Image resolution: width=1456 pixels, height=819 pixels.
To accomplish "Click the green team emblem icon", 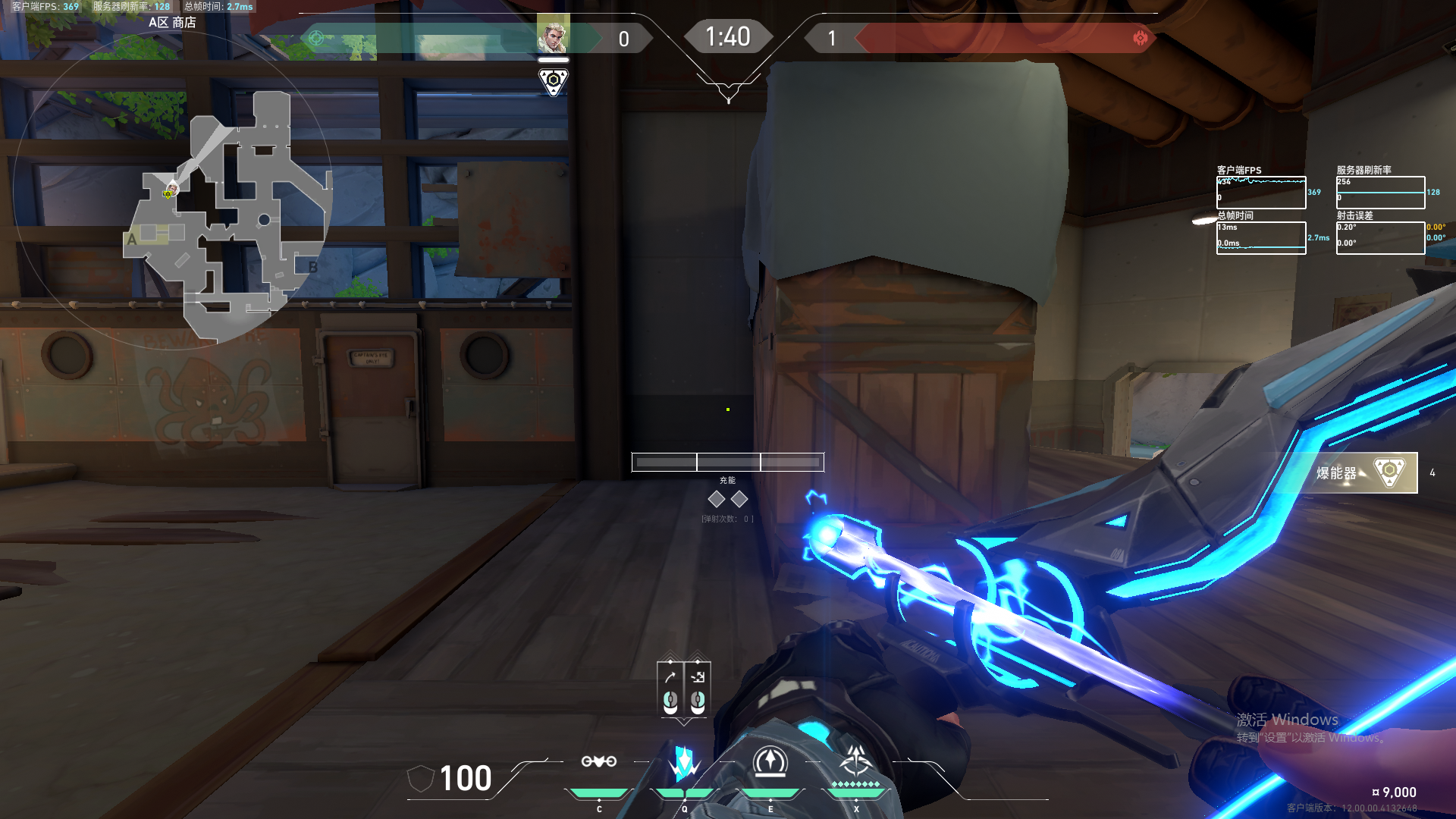I will click(317, 38).
